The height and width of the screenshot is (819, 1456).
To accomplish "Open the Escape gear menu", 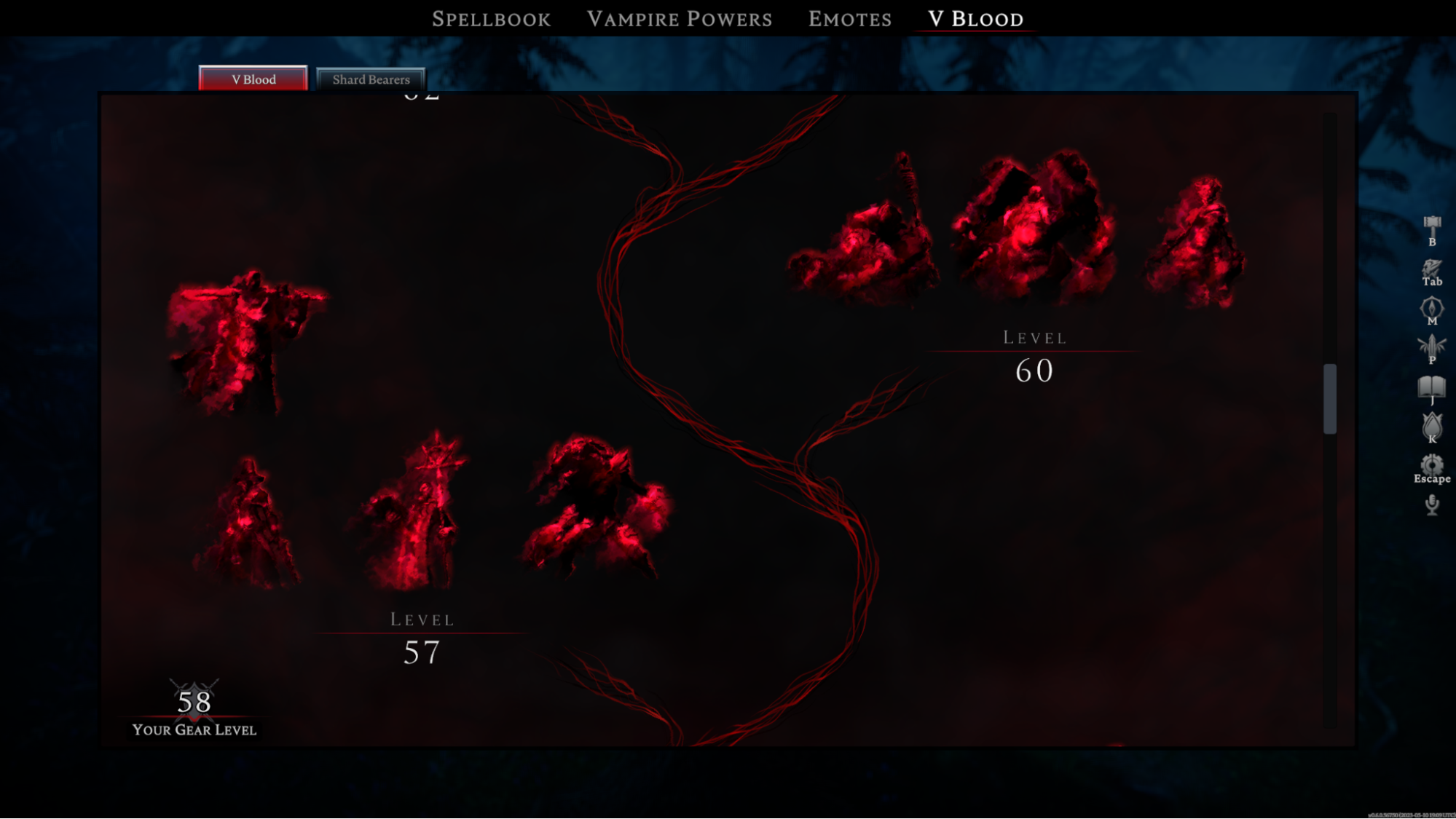I will [1431, 467].
